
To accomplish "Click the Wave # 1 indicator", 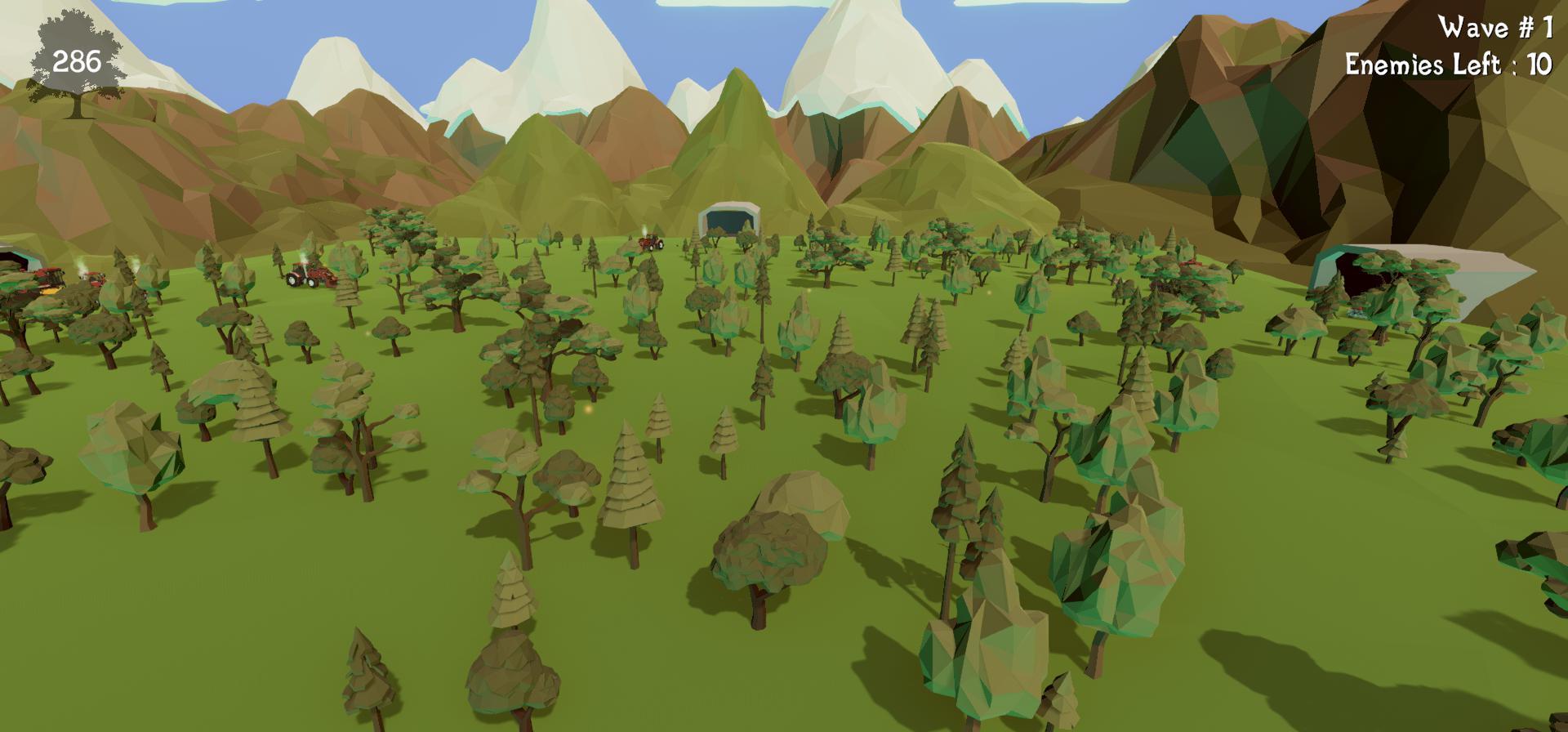I will tap(1494, 29).
